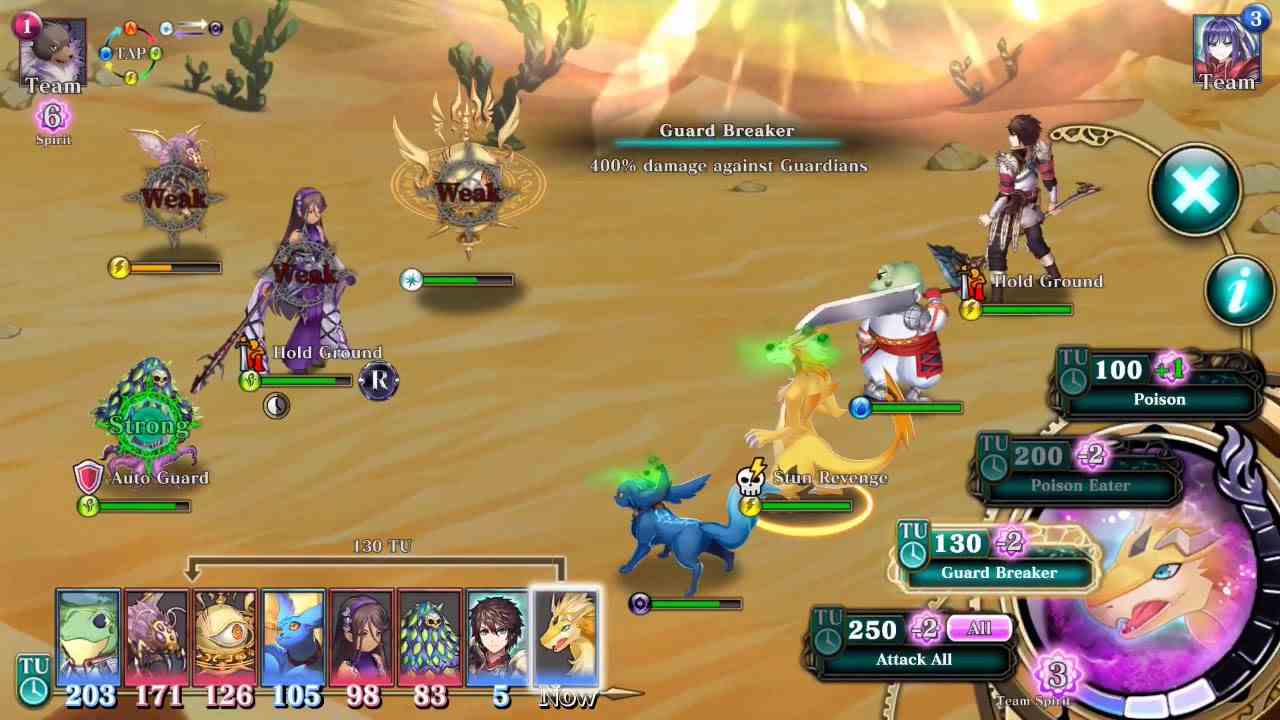Choose the Attack All skill
The image size is (1280, 720).
pos(913,660)
